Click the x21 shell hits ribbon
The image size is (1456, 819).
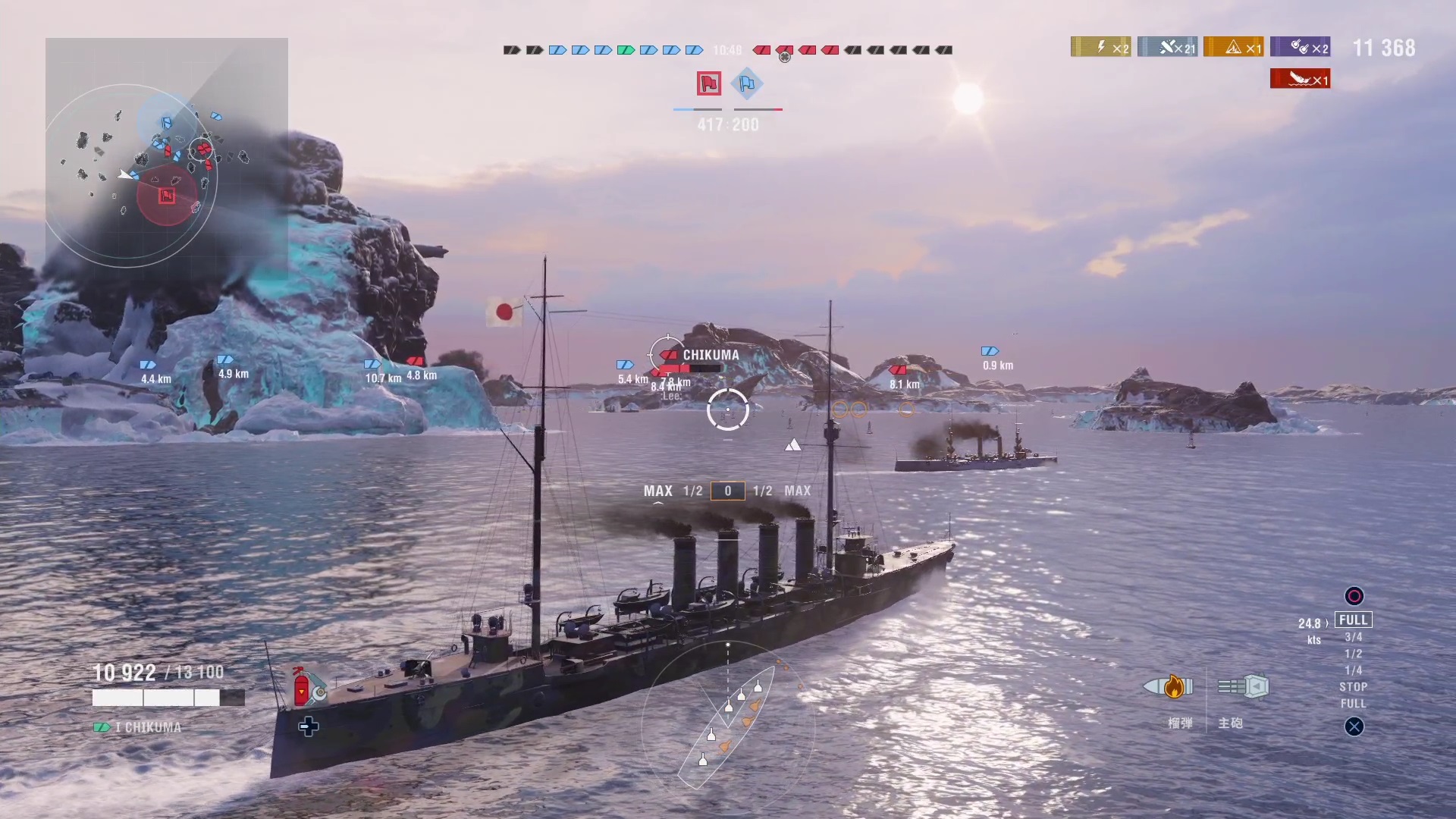point(1167,47)
